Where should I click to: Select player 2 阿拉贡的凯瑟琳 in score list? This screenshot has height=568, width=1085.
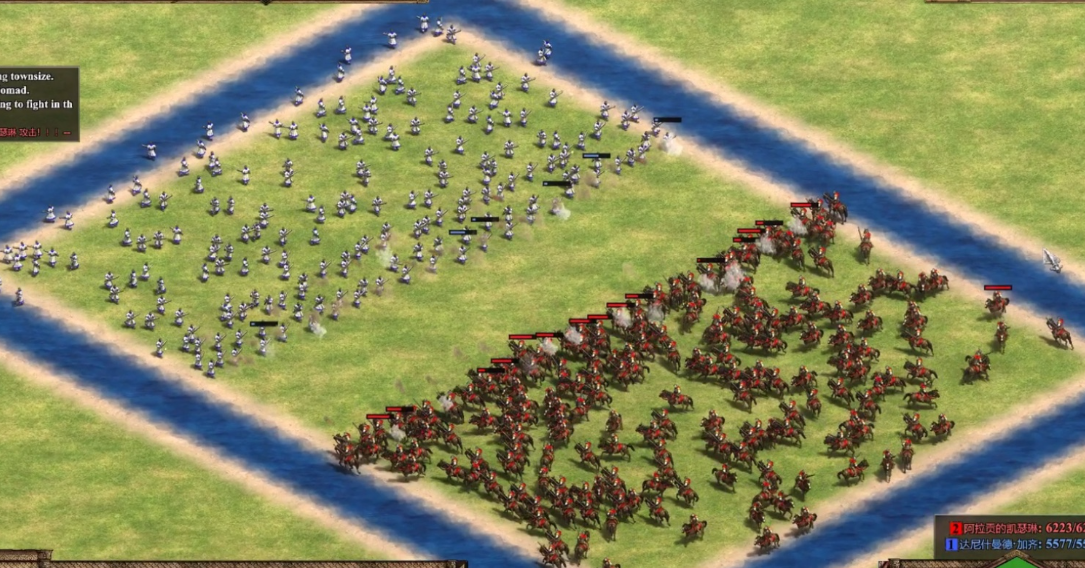pos(1003,527)
